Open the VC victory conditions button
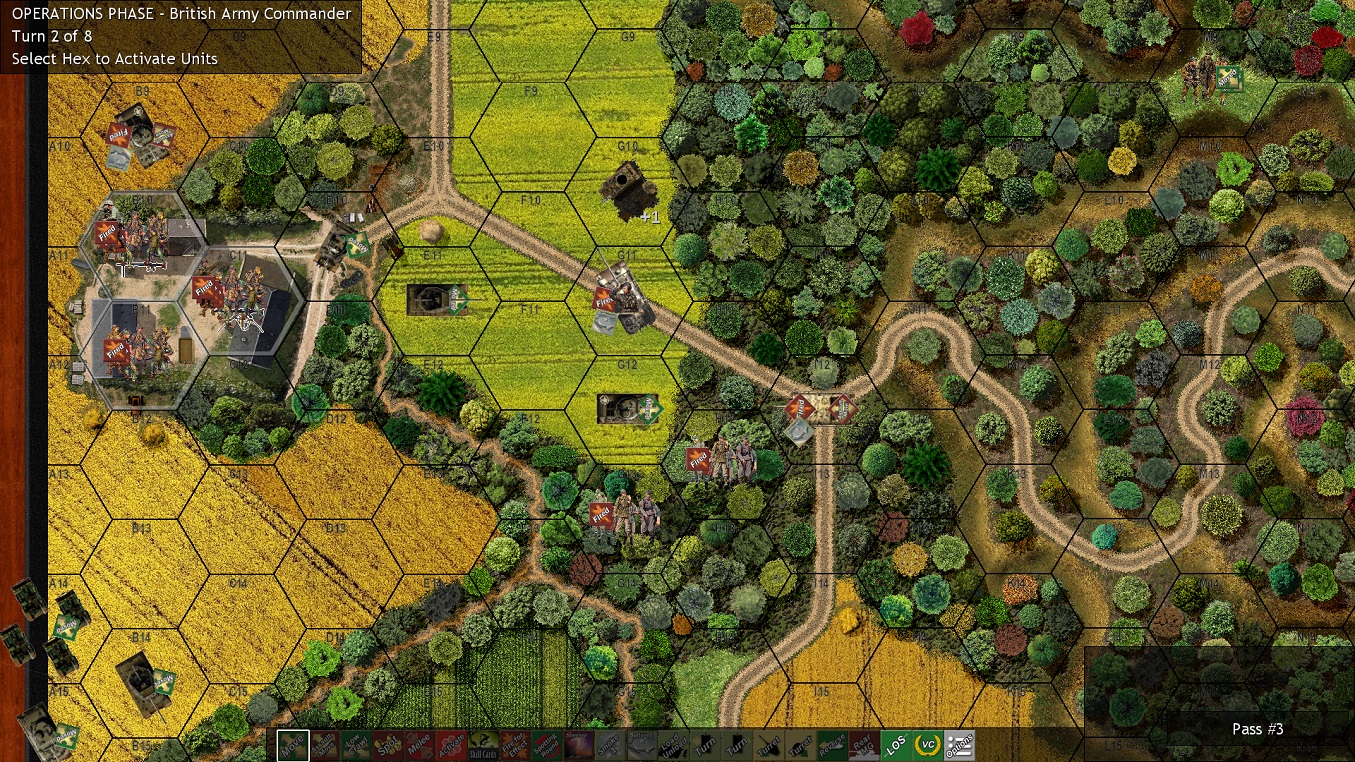The image size is (1355, 762). point(929,745)
